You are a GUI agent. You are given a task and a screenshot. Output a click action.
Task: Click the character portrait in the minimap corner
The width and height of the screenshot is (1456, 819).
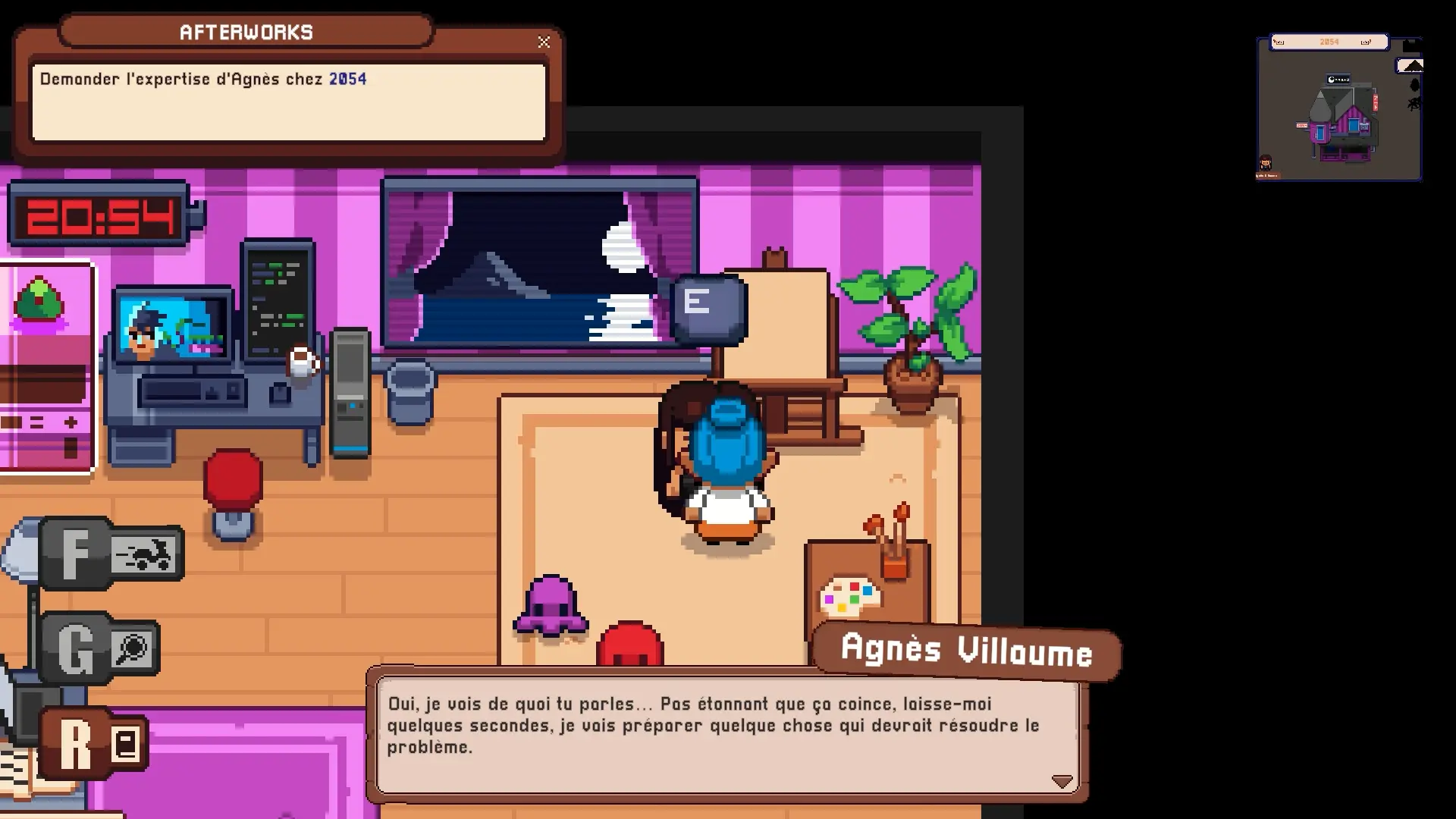(x=1266, y=162)
